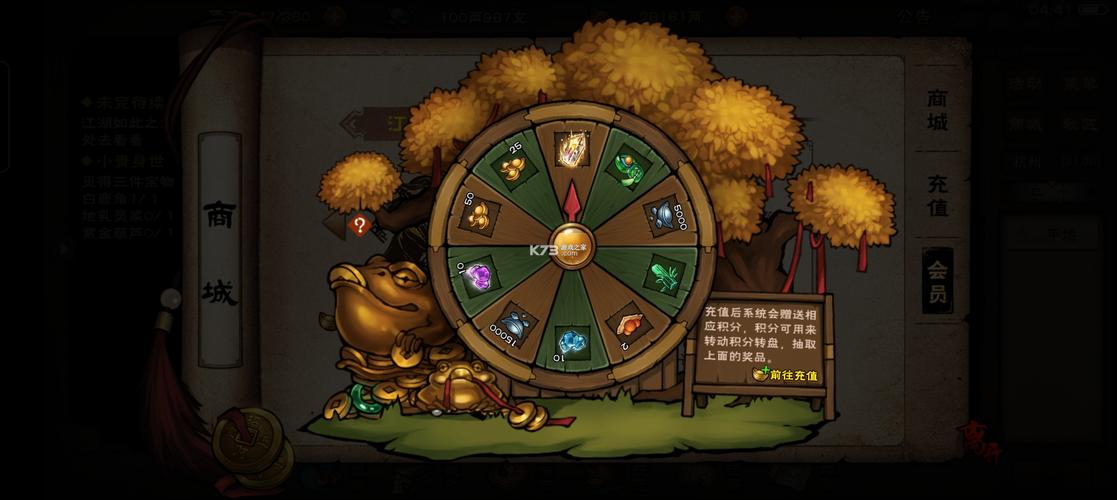
Task: Pick the glowing golden prize at wheel top
Action: [x=572, y=149]
